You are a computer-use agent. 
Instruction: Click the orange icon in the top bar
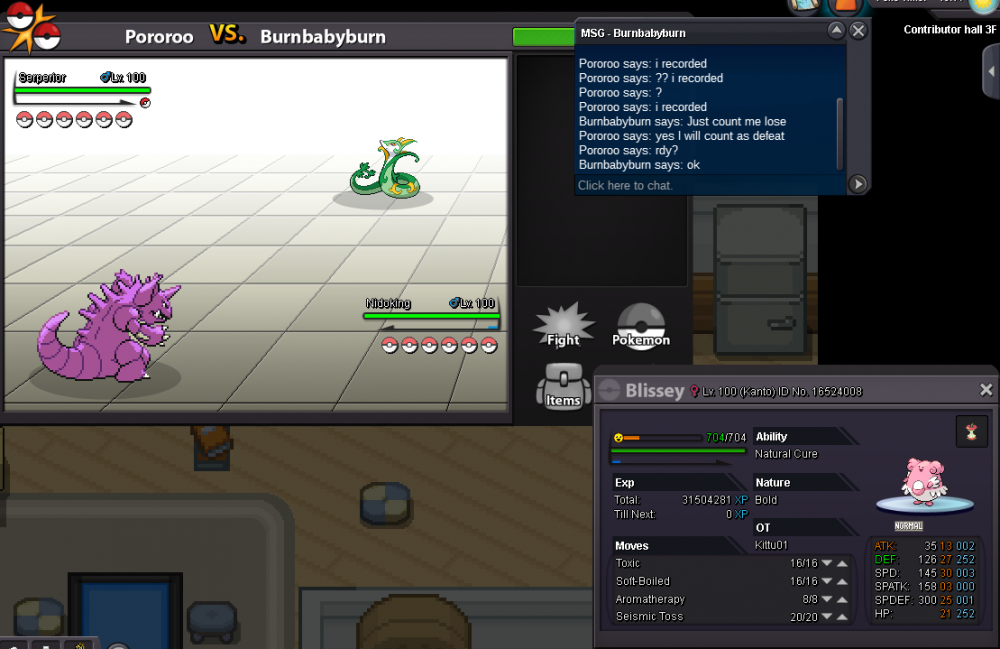(846, 6)
